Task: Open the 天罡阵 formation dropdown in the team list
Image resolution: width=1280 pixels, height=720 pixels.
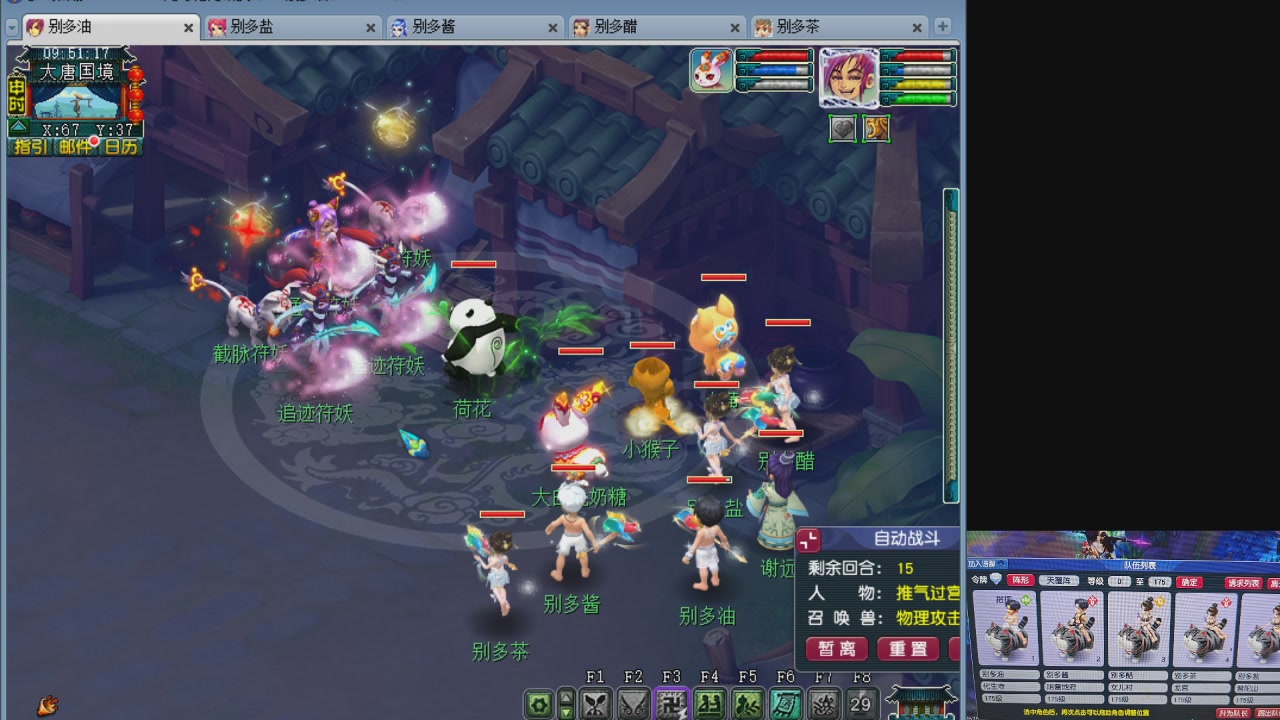Action: [x=1059, y=581]
